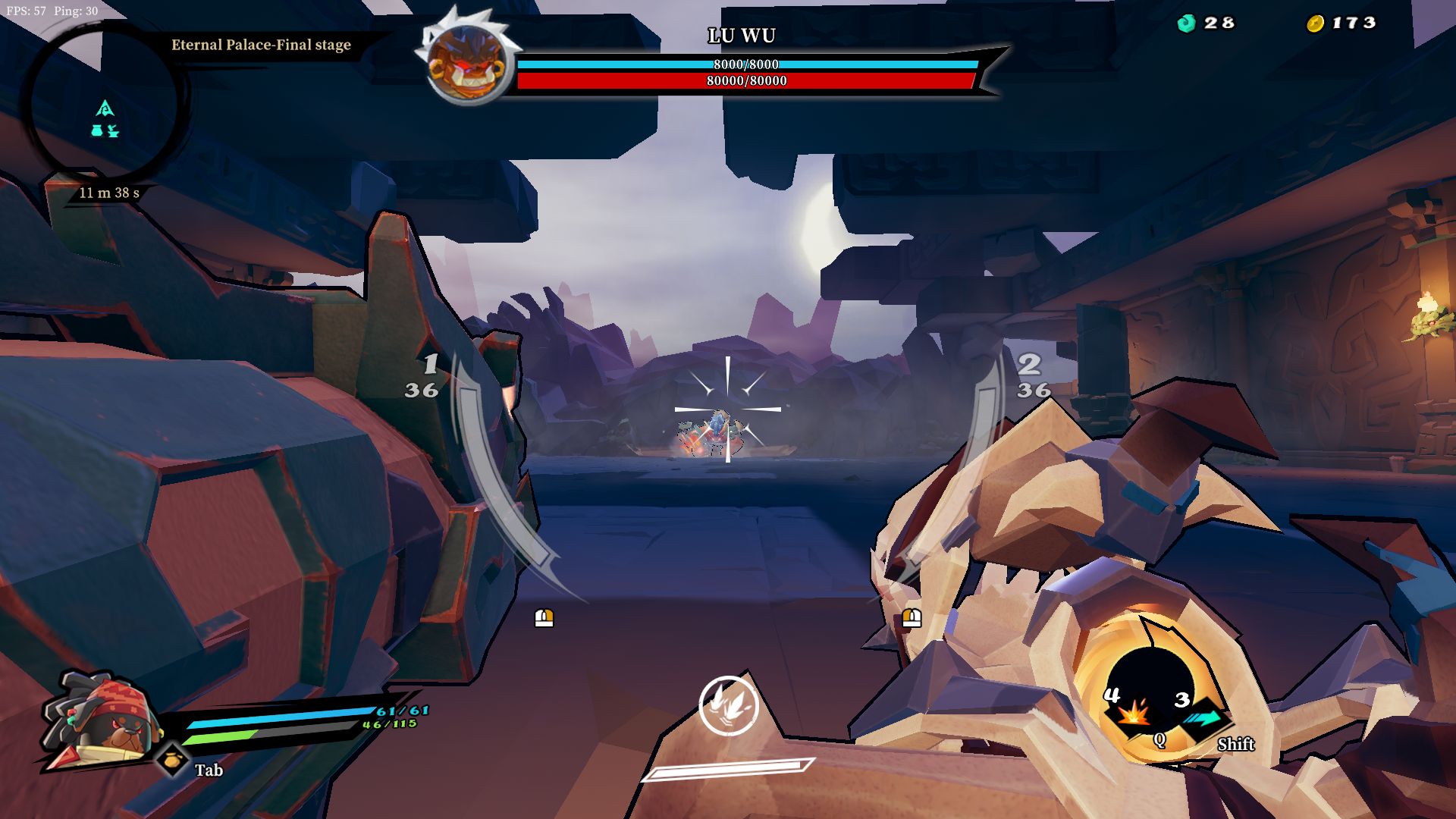Click the left-mouse prompt under the left weapon
Screen dimensions: 1456x819
point(543,617)
